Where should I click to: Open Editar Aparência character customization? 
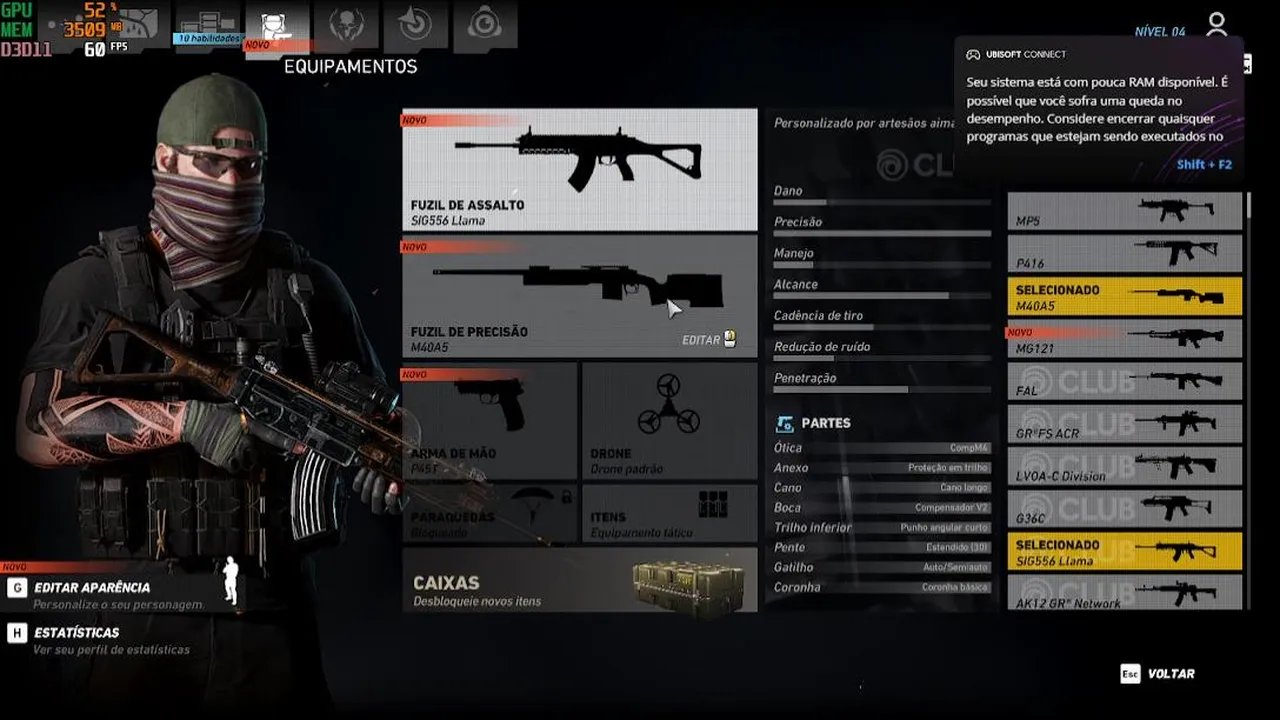tap(92, 588)
